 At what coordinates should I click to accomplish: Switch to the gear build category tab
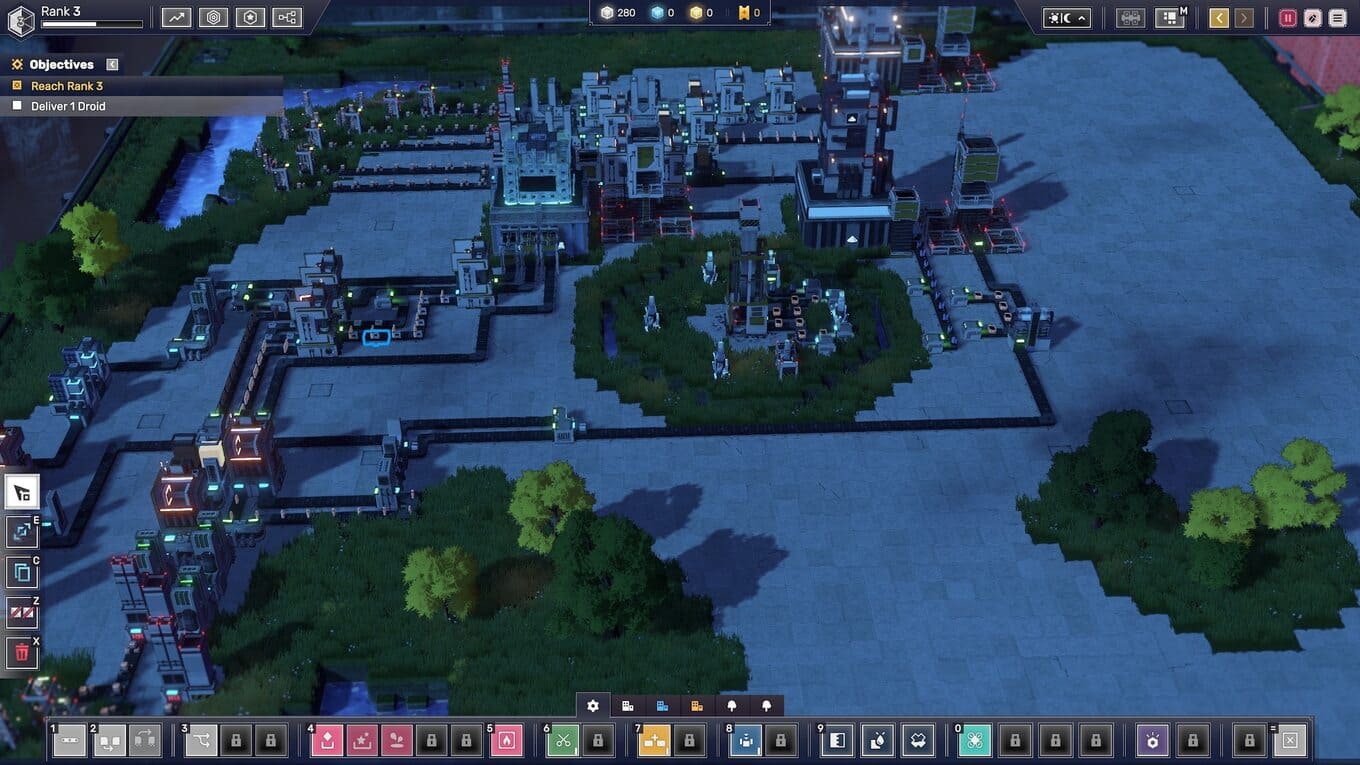593,706
